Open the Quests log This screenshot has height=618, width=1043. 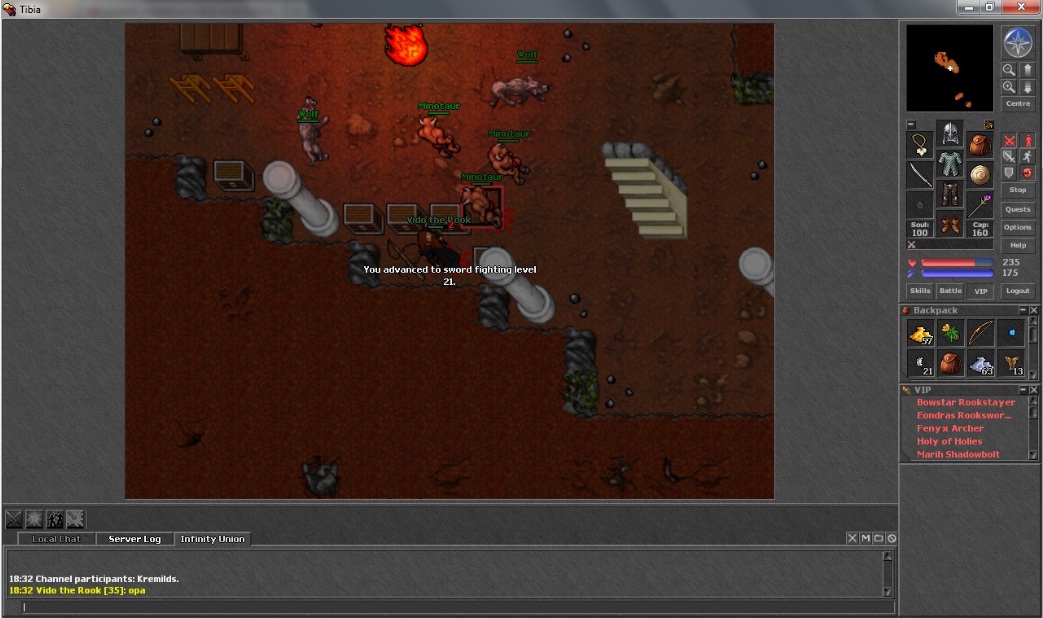pyautogui.click(x=1018, y=209)
